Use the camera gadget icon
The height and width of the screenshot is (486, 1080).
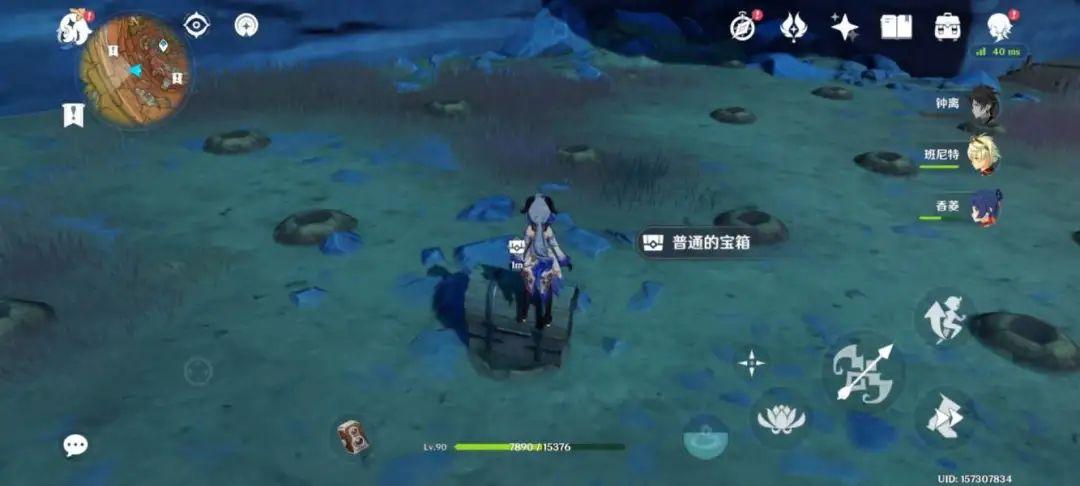351,436
